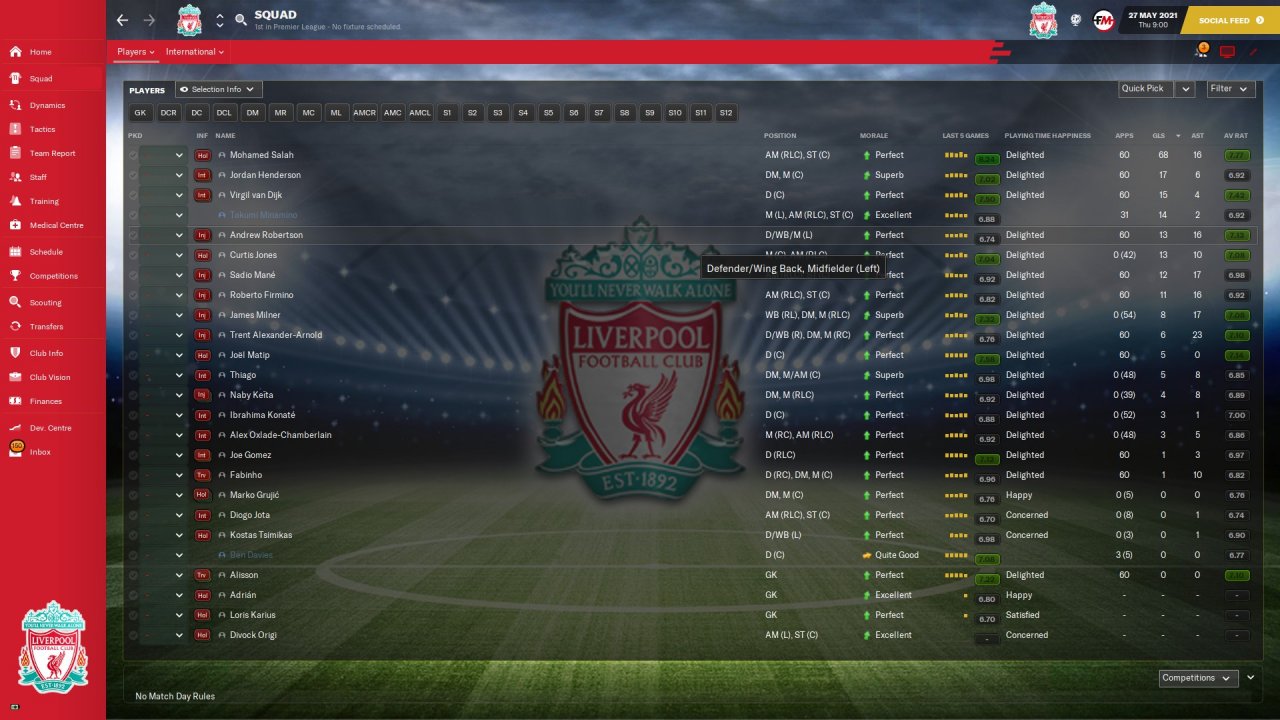Go to the Transfers section
The height and width of the screenshot is (720, 1280).
pyautogui.click(x=46, y=326)
